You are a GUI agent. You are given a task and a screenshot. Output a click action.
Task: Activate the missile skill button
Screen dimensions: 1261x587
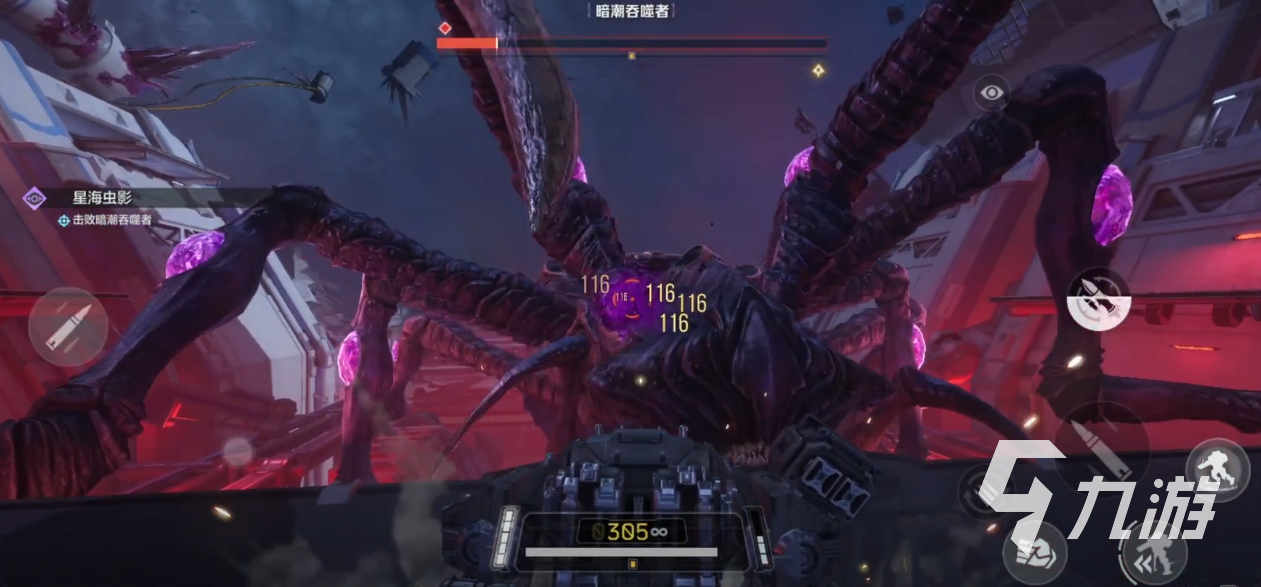[1098, 298]
